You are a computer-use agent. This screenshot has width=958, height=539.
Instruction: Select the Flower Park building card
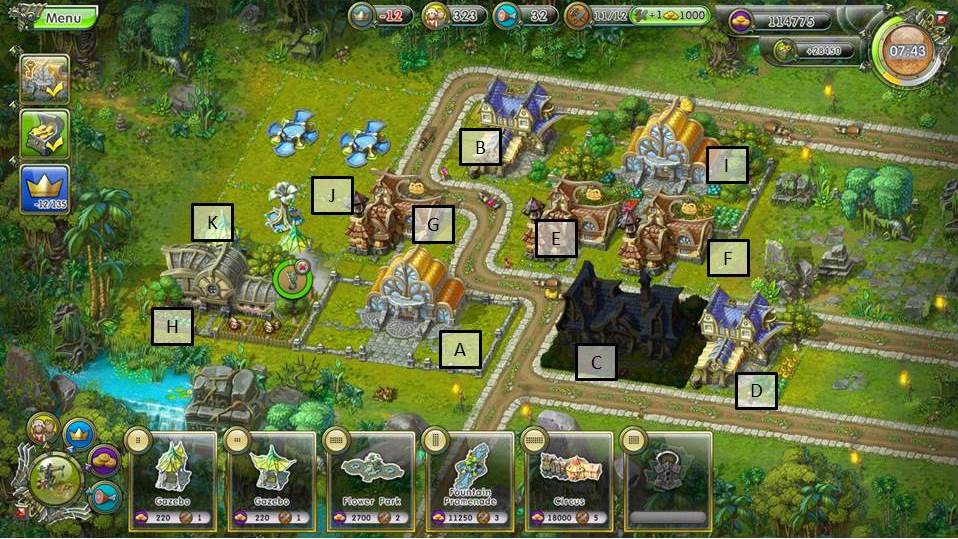[x=369, y=476]
